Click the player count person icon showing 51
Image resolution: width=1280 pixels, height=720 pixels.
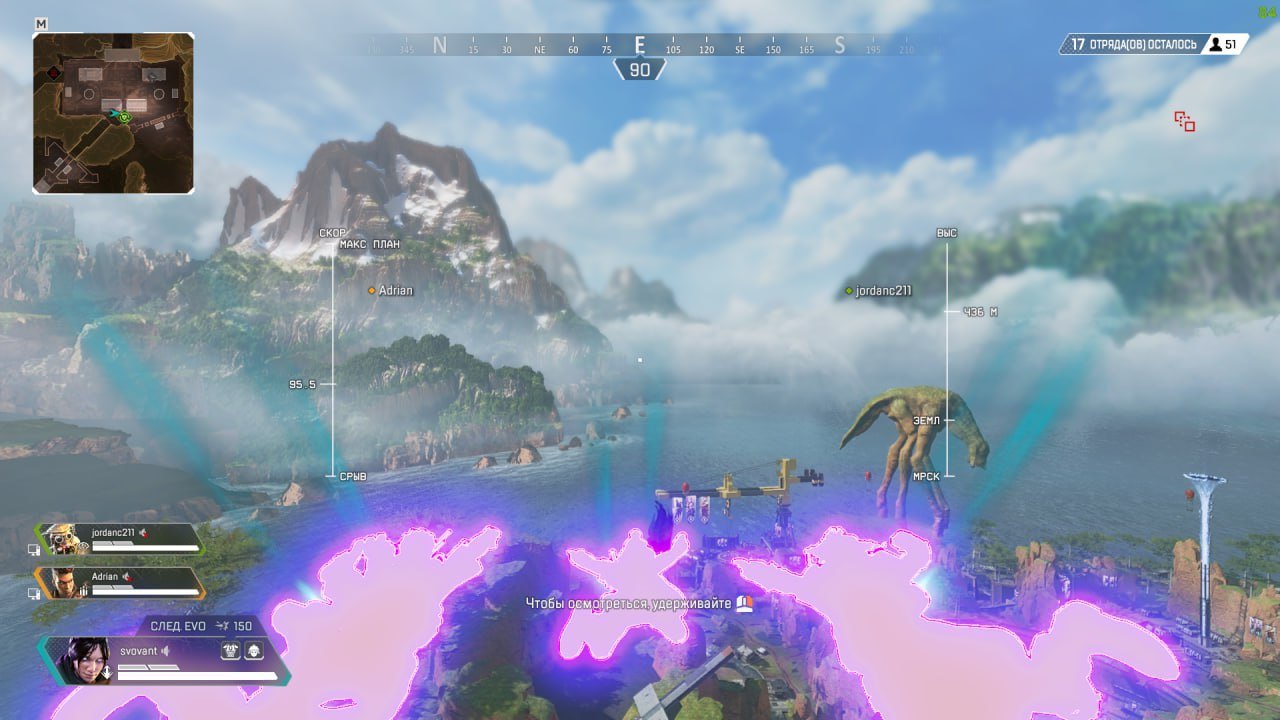tap(1215, 44)
